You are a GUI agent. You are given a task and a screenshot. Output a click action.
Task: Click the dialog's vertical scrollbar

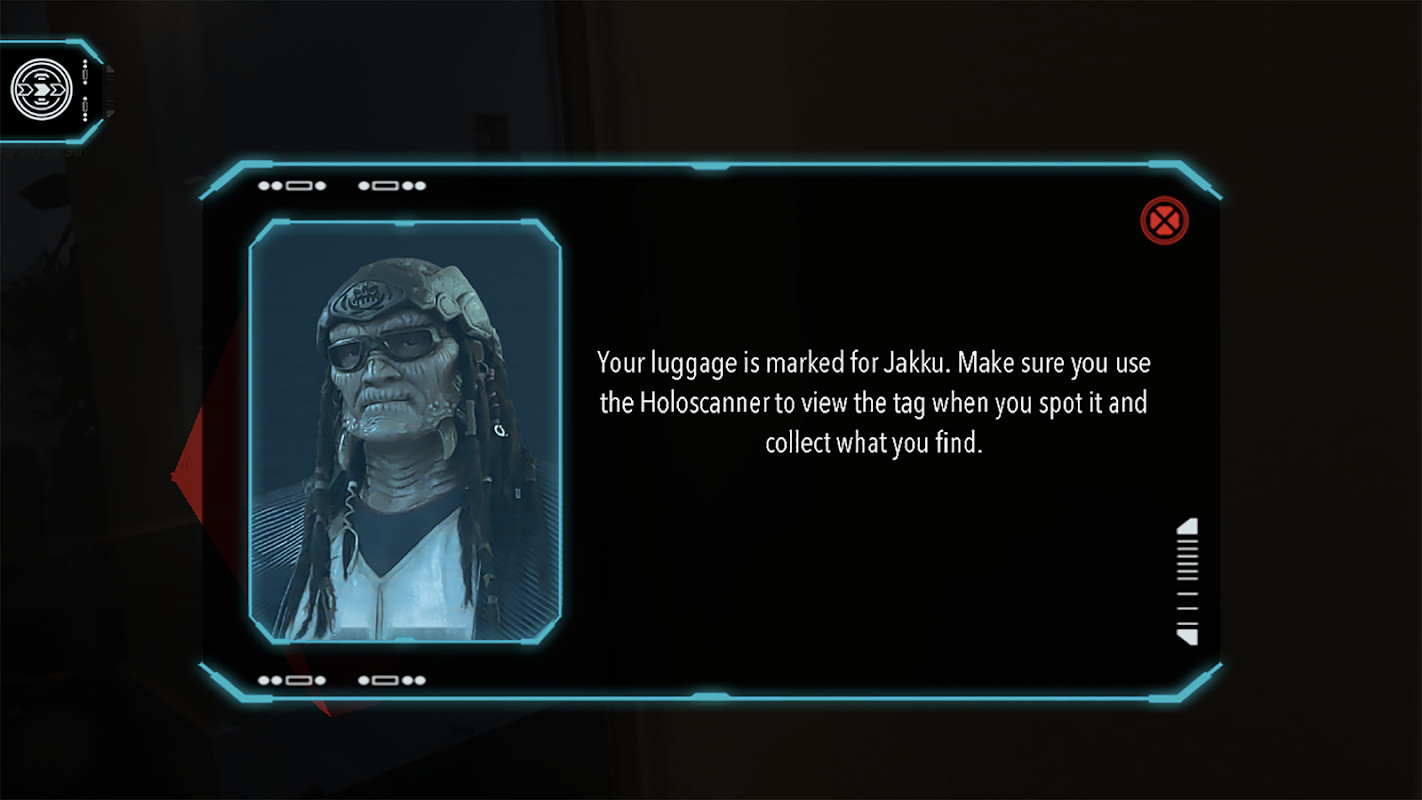1187,581
